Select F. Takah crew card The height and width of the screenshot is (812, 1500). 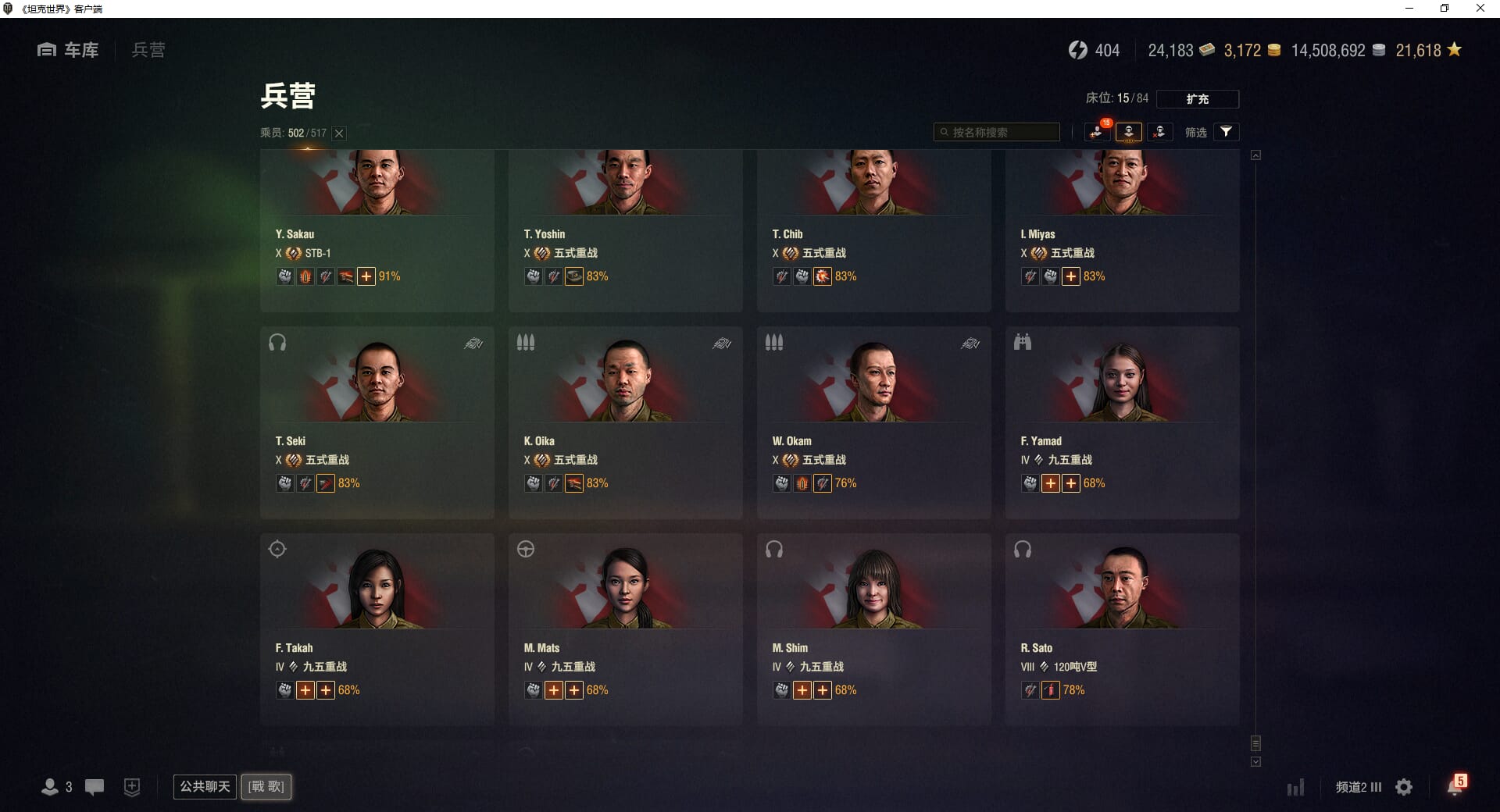377,629
